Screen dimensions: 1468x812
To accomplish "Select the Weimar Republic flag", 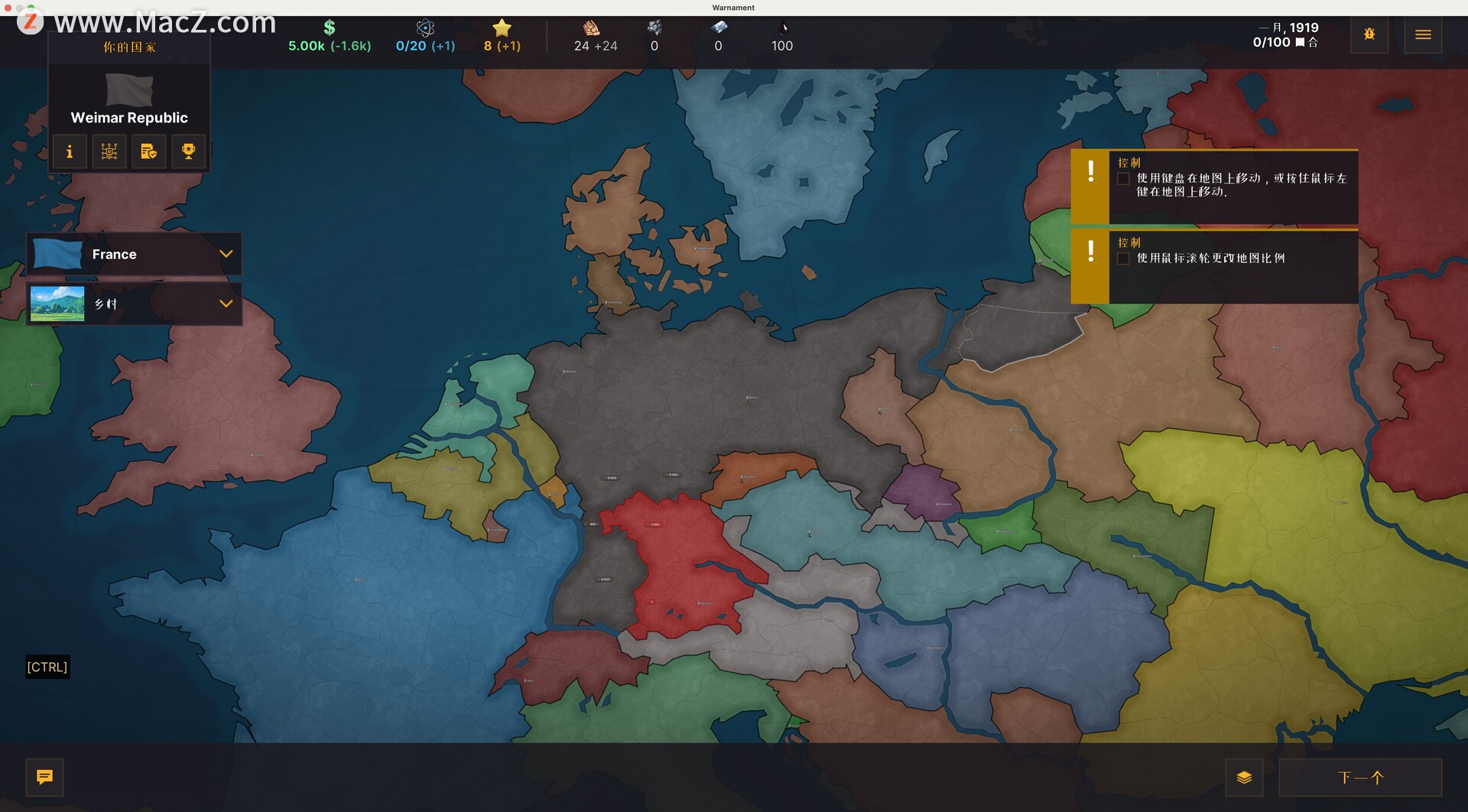I will tap(129, 89).
